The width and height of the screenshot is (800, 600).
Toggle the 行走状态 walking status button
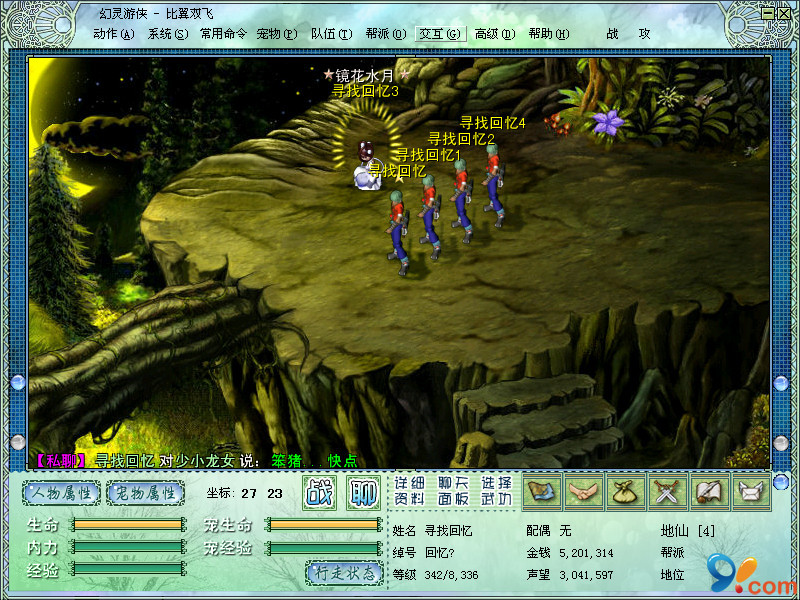point(344,573)
